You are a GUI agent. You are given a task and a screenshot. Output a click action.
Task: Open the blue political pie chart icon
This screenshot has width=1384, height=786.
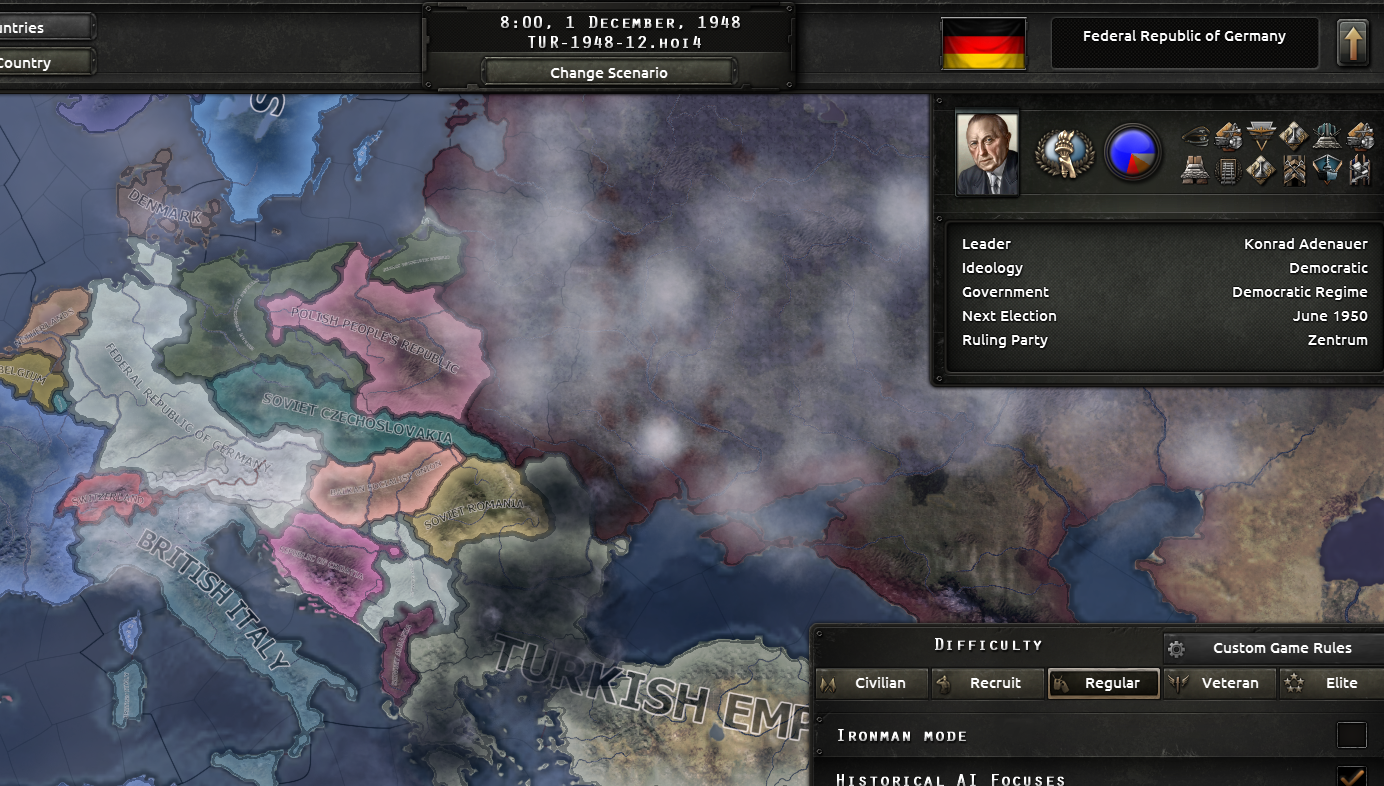(x=1133, y=151)
